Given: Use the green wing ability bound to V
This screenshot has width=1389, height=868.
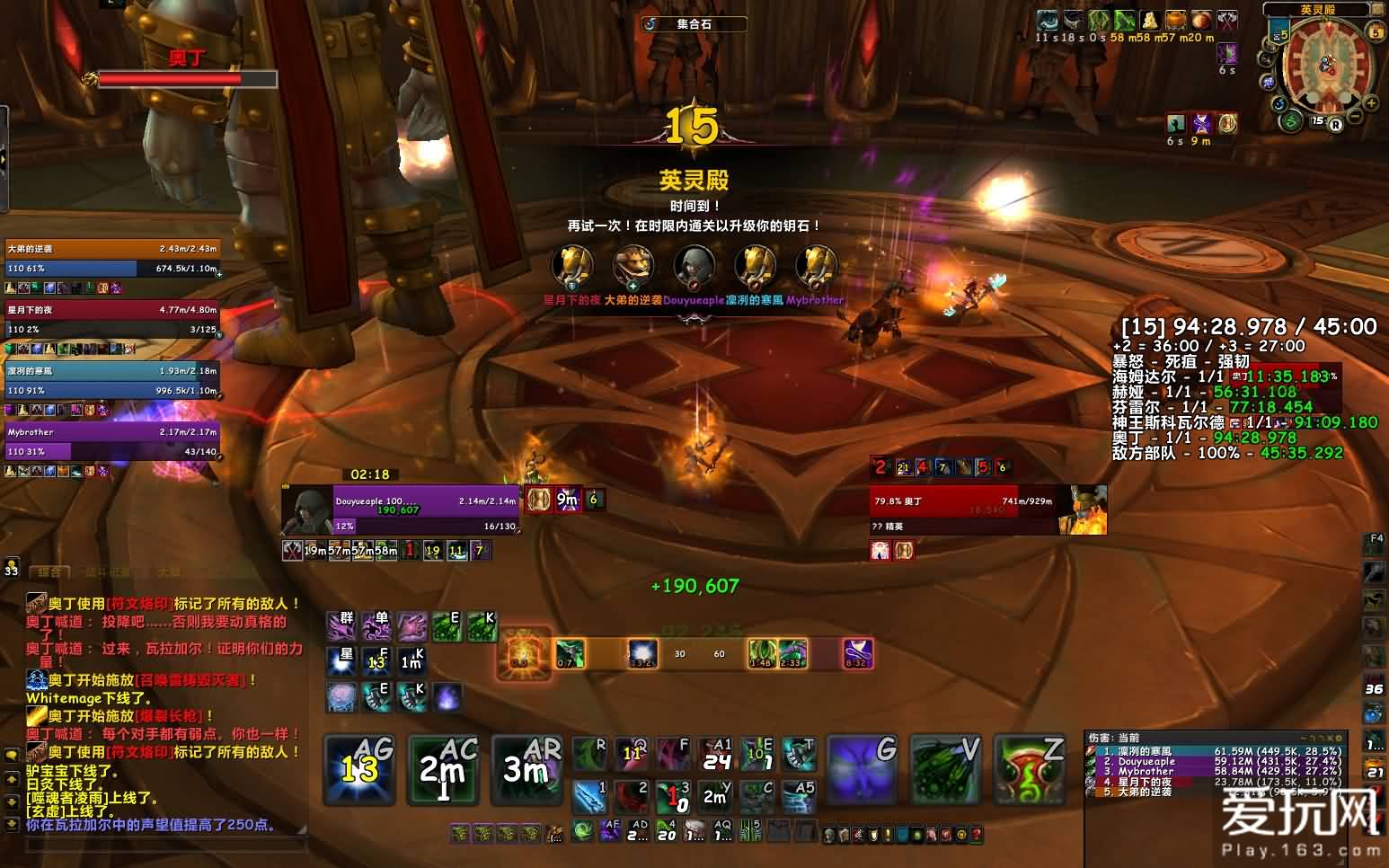Looking at the screenshot, I should pyautogui.click(x=945, y=769).
